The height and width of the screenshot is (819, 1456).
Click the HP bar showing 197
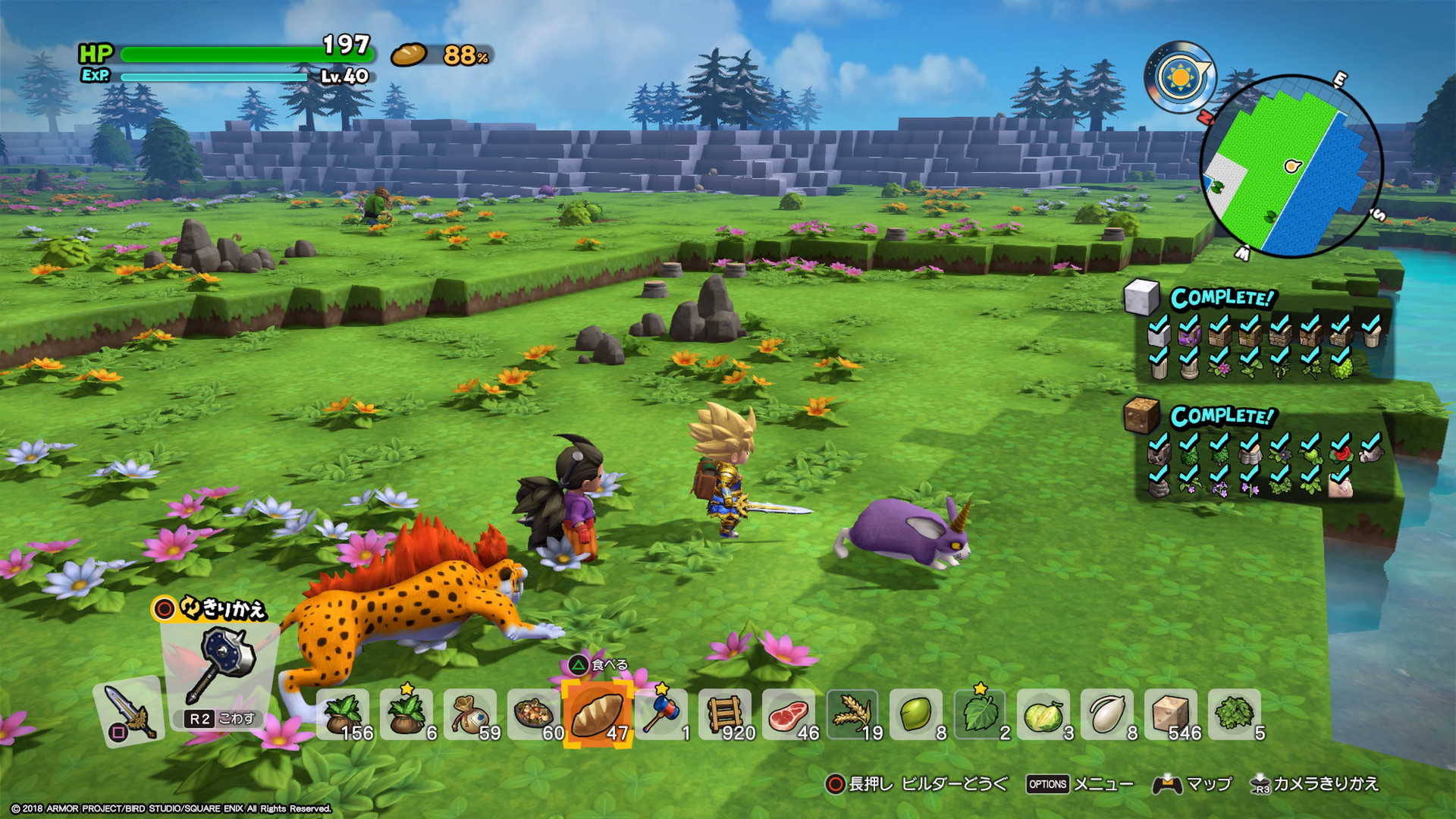point(243,53)
